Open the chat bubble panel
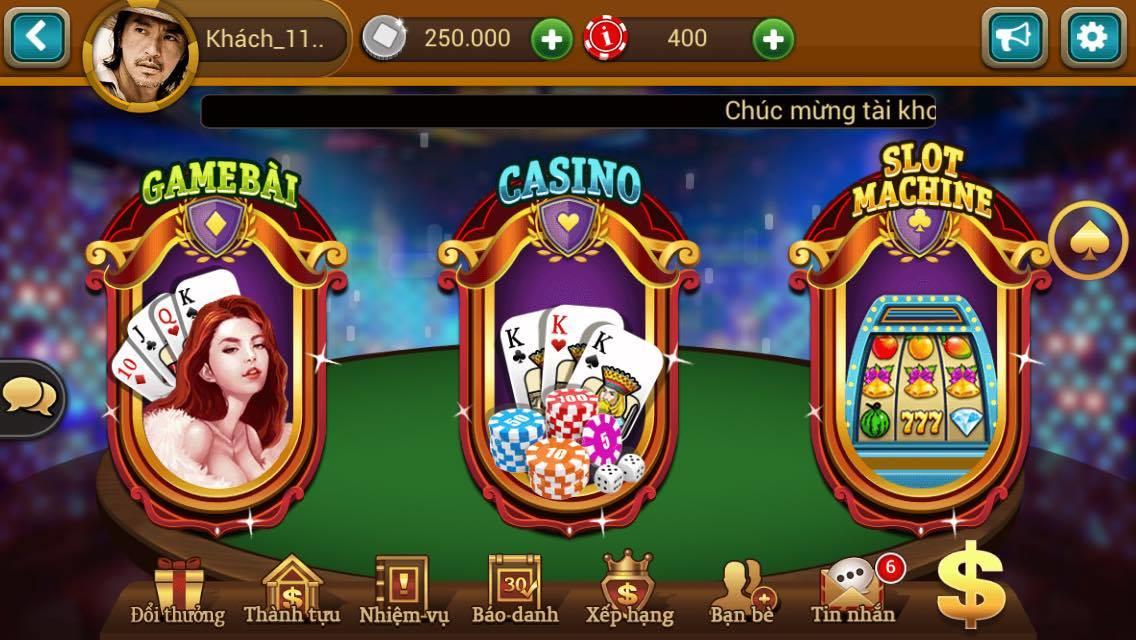This screenshot has height=640, width=1136. click(x=28, y=398)
